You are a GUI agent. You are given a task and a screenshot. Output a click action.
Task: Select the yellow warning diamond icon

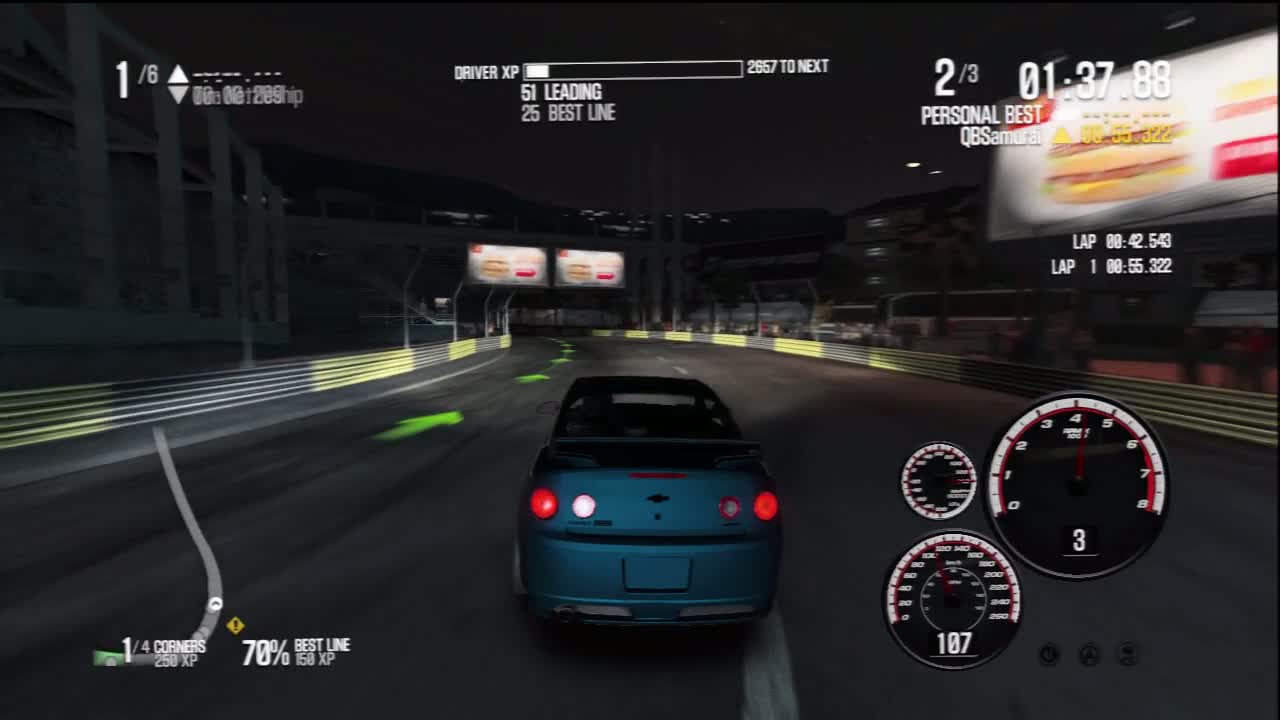point(235,625)
